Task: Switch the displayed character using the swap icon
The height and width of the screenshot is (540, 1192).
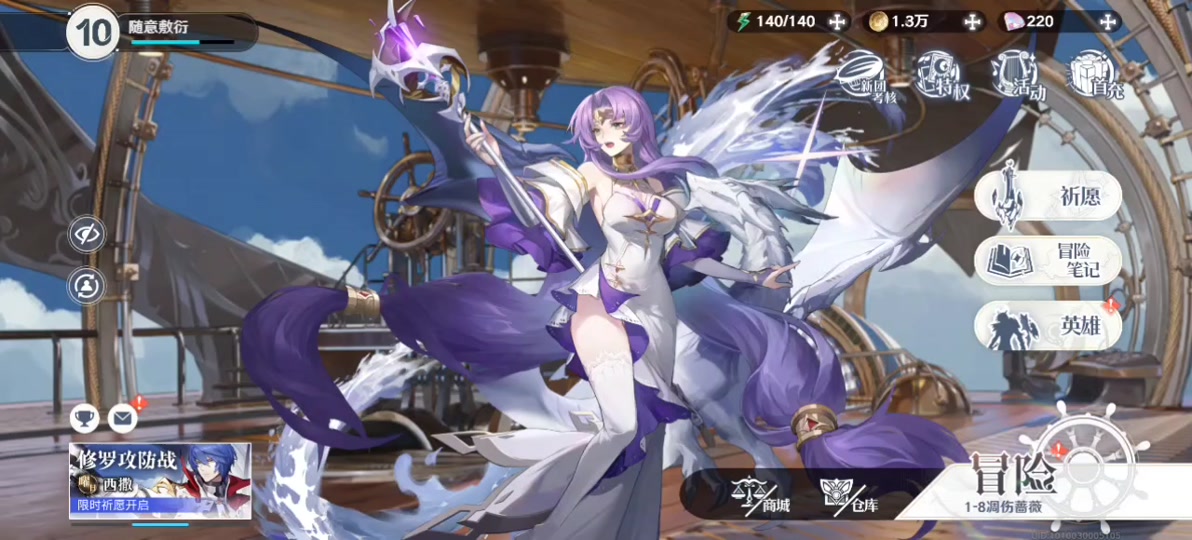Action: 87,287
